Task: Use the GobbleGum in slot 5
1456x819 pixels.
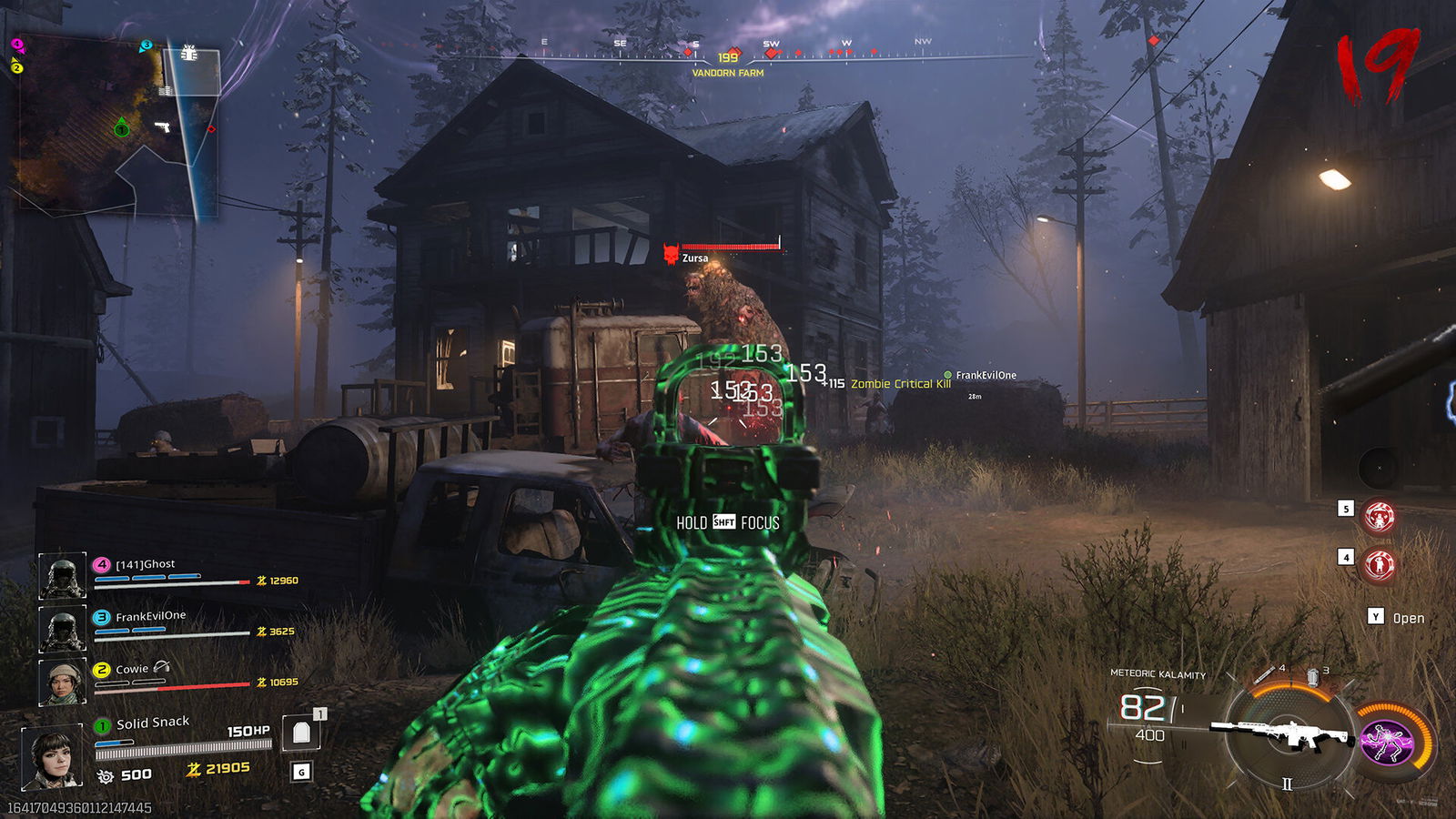Action: [x=1380, y=518]
